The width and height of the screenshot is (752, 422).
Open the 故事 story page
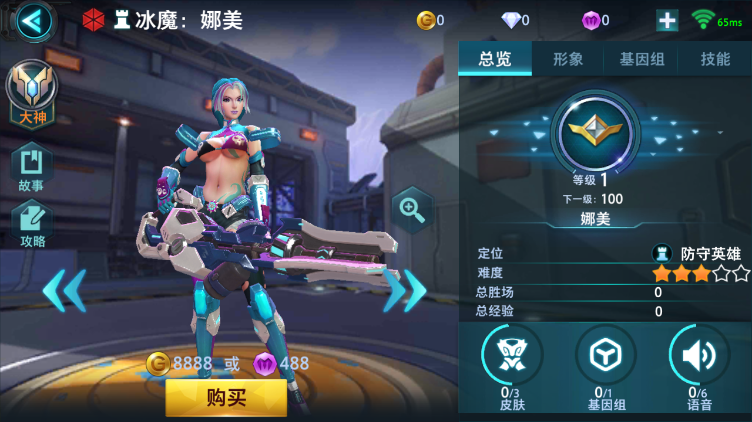pyautogui.click(x=31, y=168)
